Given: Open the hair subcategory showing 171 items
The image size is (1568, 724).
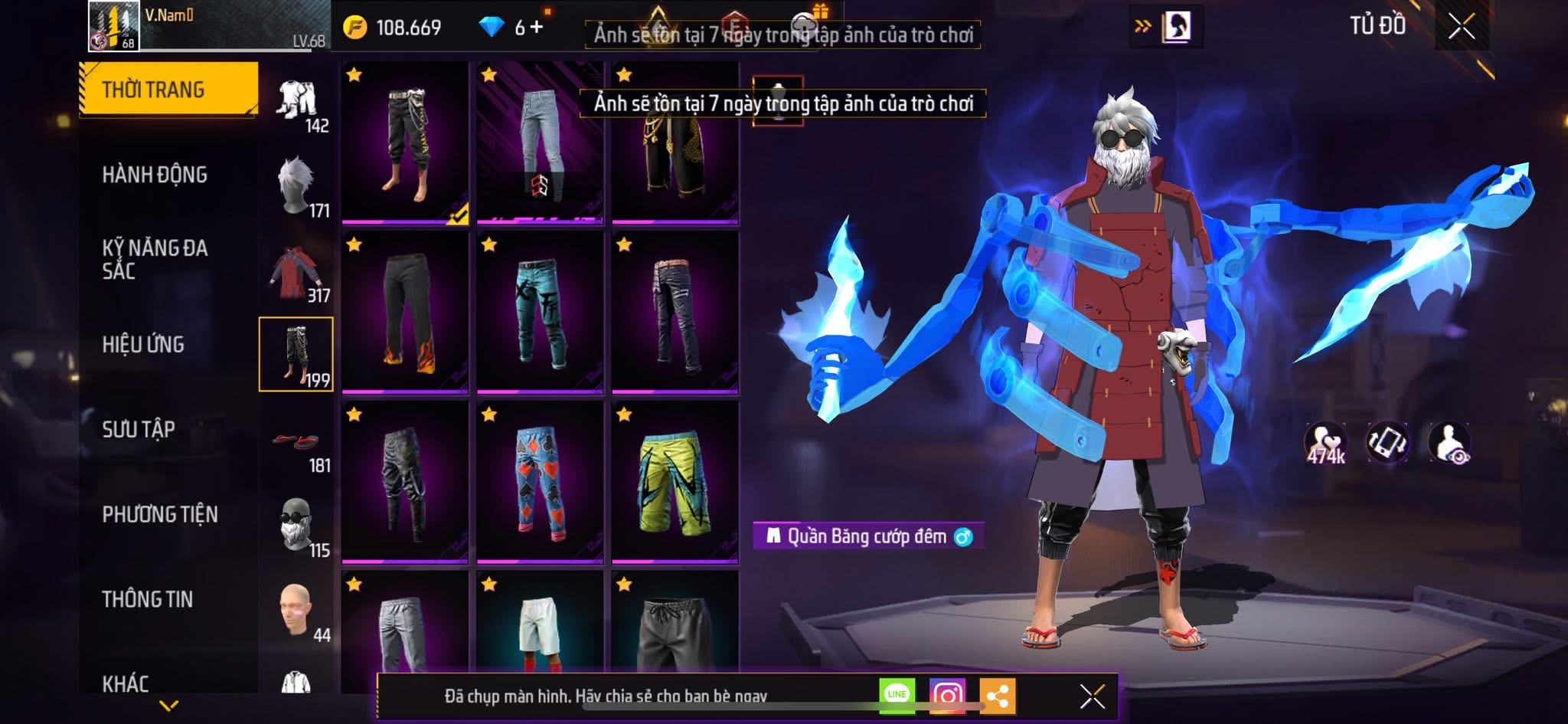Looking at the screenshot, I should 296,186.
